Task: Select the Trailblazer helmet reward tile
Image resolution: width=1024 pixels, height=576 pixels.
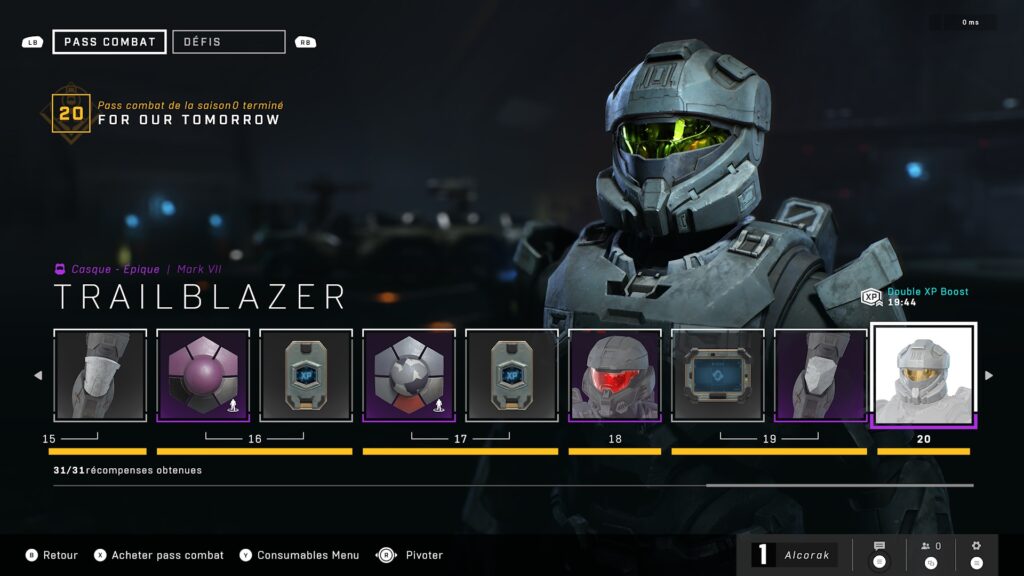Action: point(924,376)
